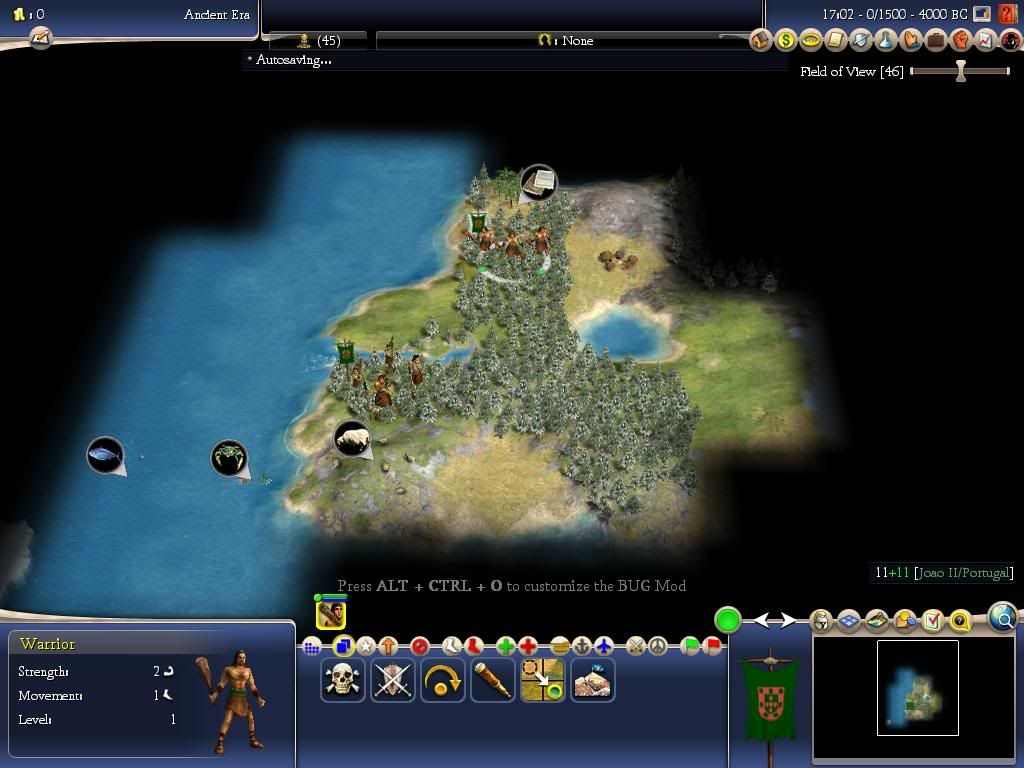Open the Civics Advisor raised fist icon

960,41
